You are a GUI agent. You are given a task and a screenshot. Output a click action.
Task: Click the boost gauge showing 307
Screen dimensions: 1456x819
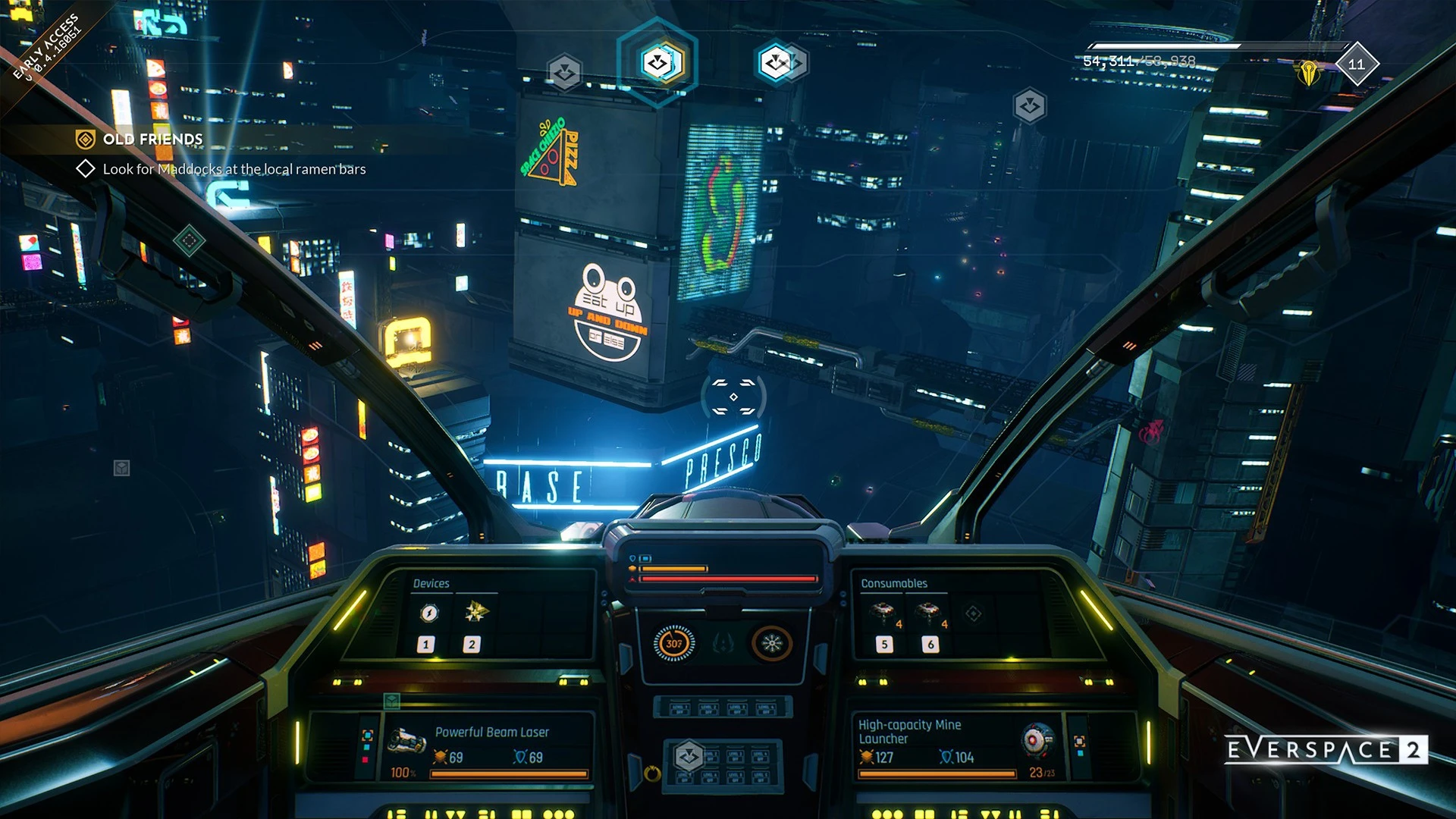click(x=673, y=644)
